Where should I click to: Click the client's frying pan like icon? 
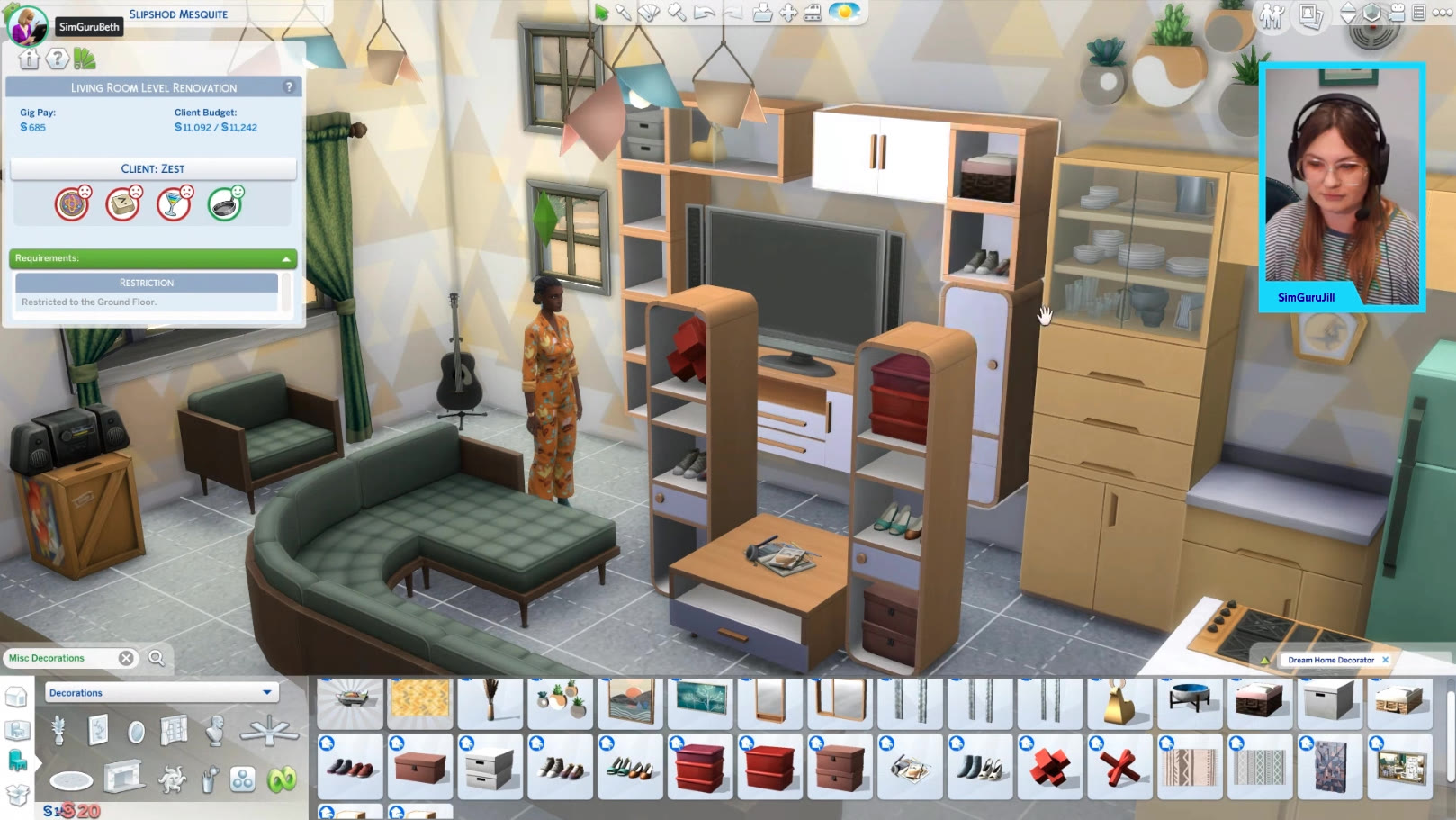(x=225, y=204)
